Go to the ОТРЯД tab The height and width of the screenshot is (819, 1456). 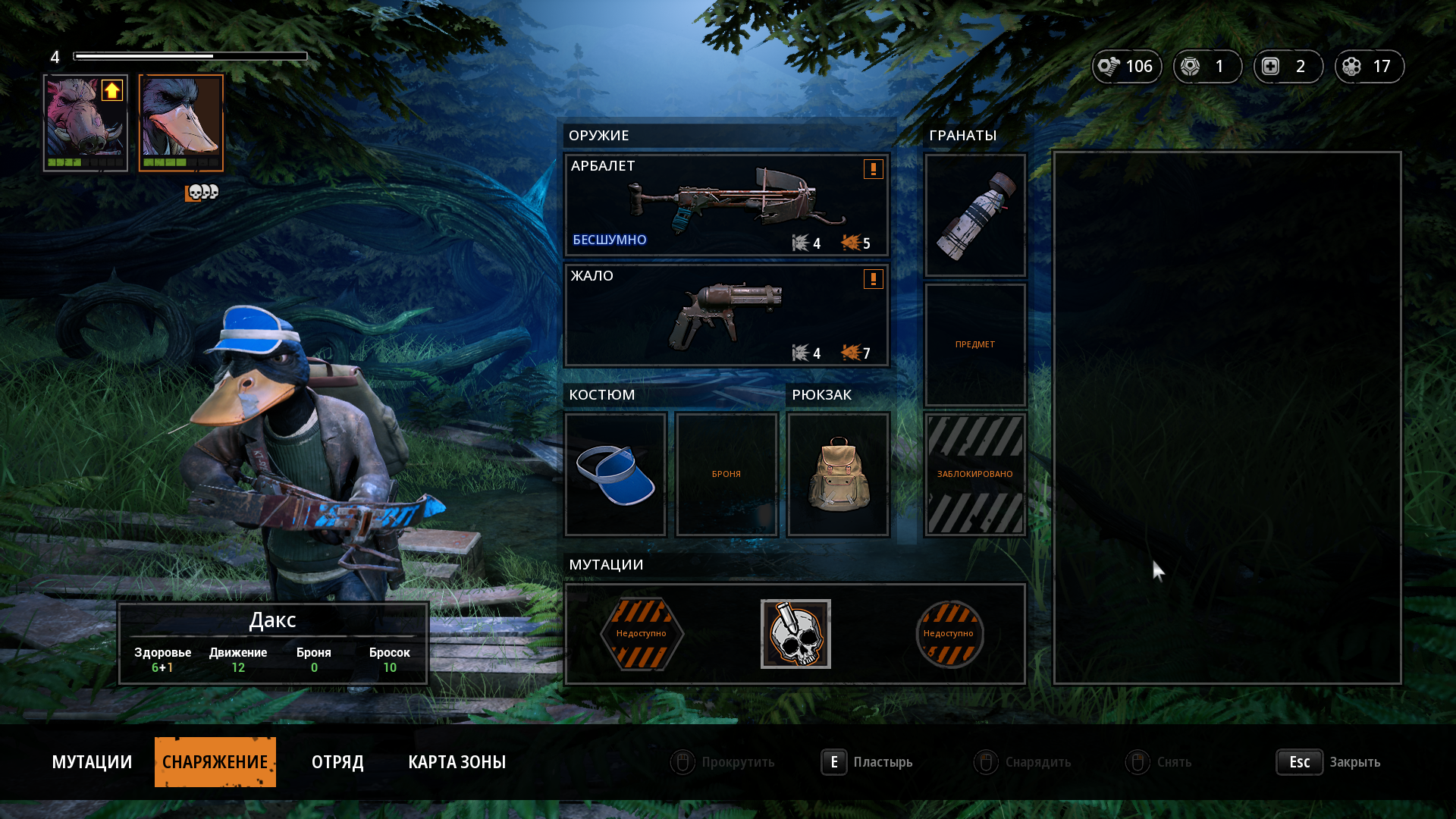pos(337,762)
